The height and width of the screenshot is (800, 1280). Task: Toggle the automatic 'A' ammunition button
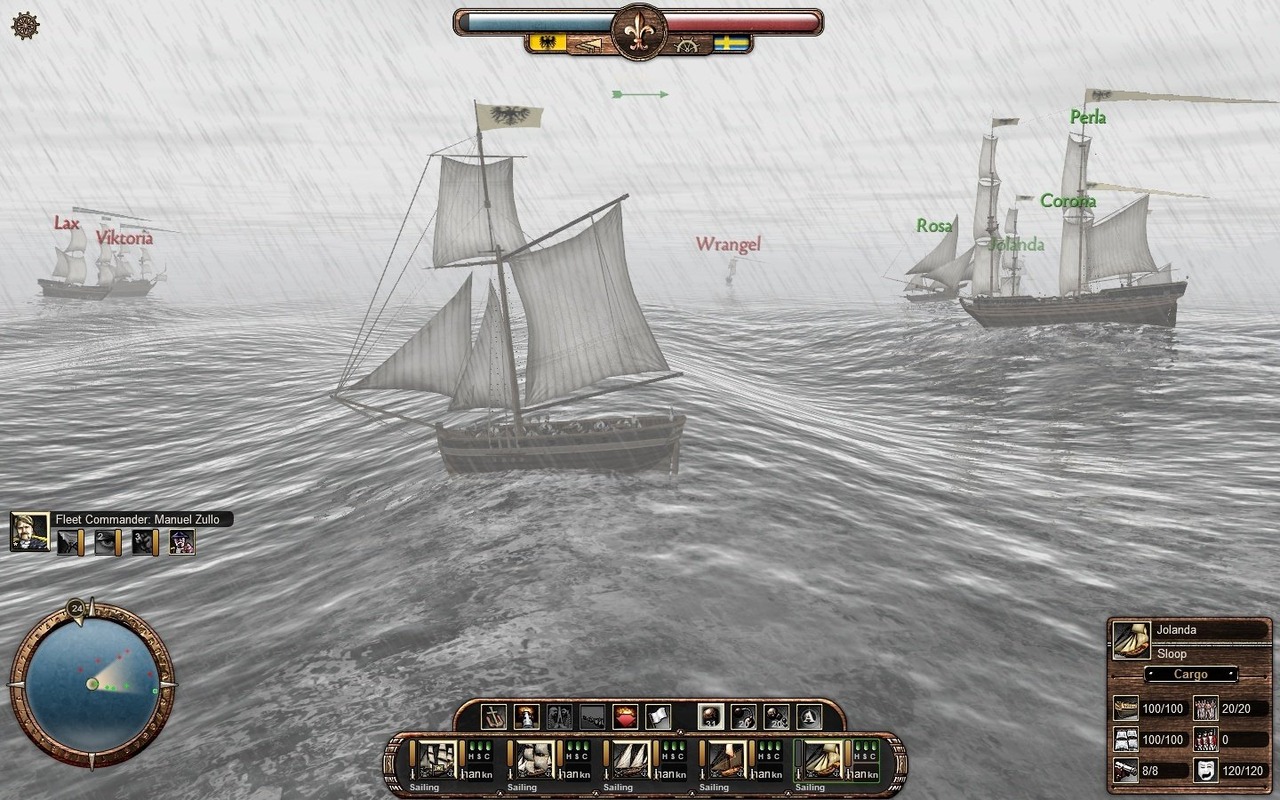point(809,716)
